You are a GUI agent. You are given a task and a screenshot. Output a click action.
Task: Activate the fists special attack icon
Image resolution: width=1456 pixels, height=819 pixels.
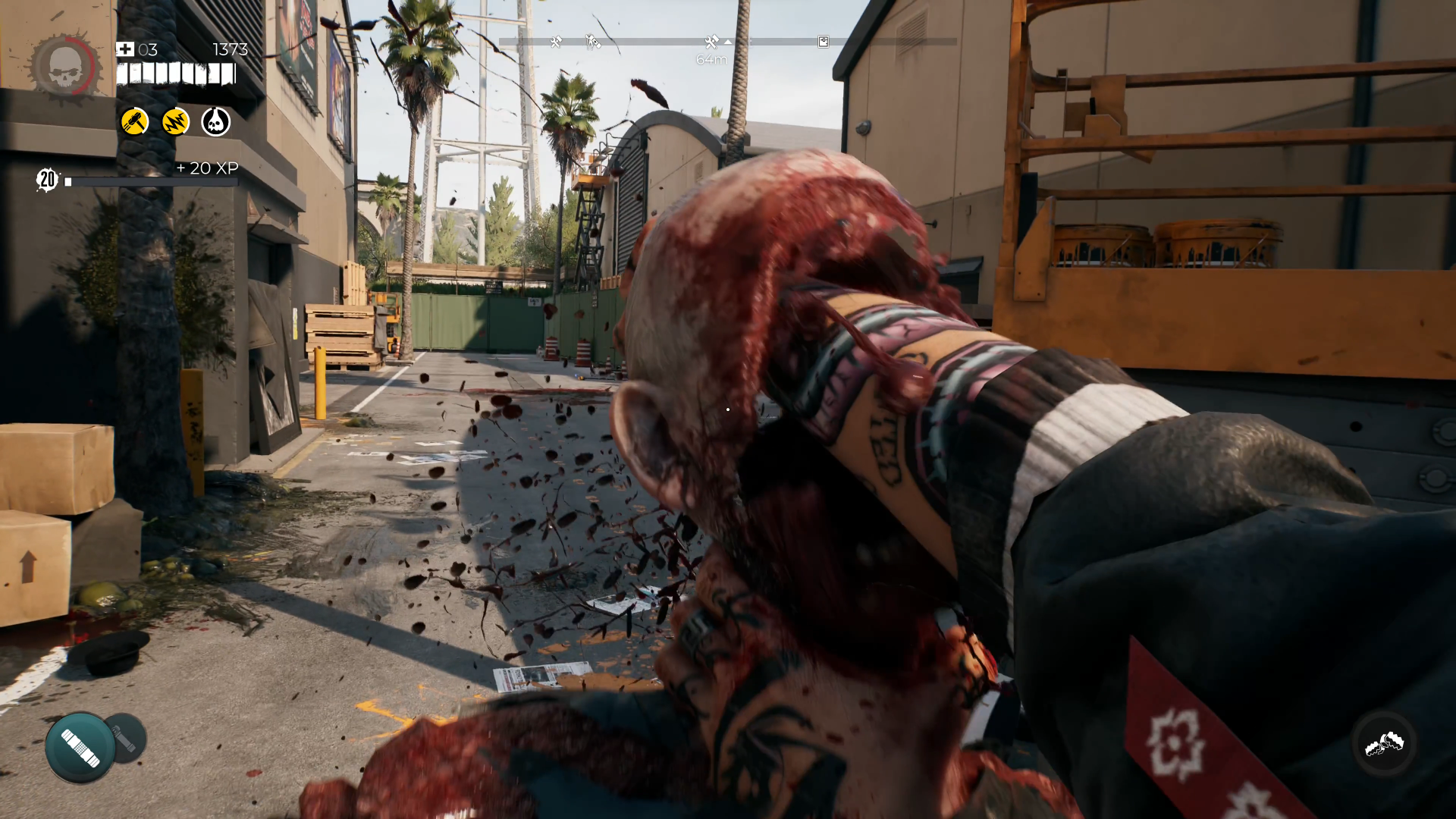(x=1384, y=744)
